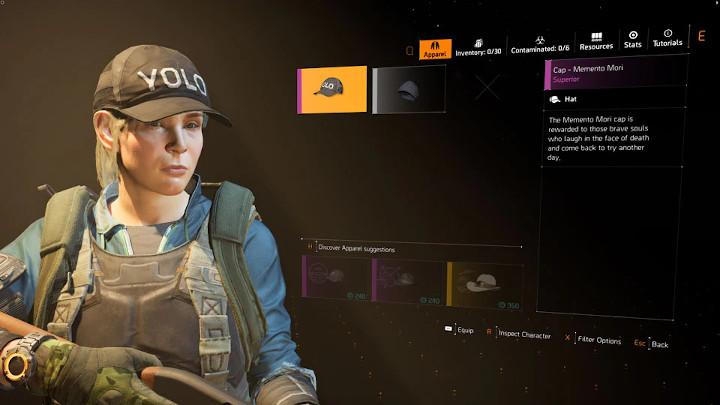Switch to the Apparel tab
The height and width of the screenshot is (405, 720).
(434, 49)
